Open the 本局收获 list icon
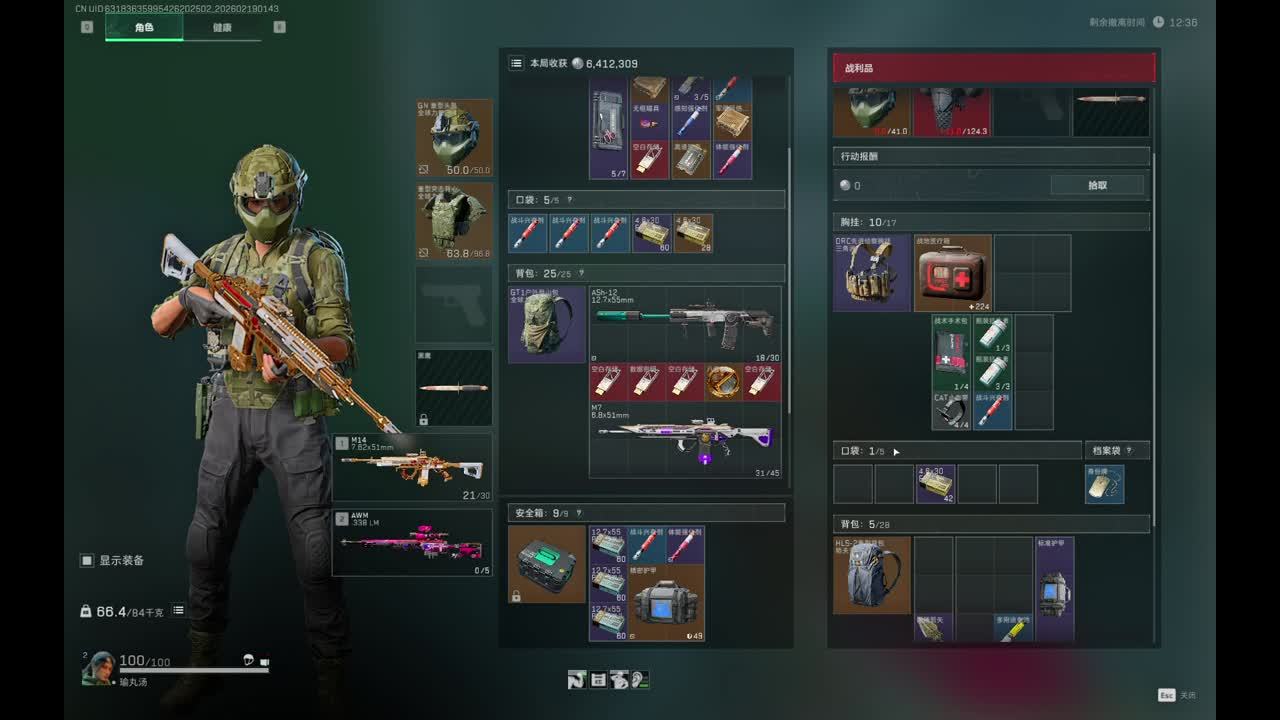The width and height of the screenshot is (1280, 720). tap(516, 63)
